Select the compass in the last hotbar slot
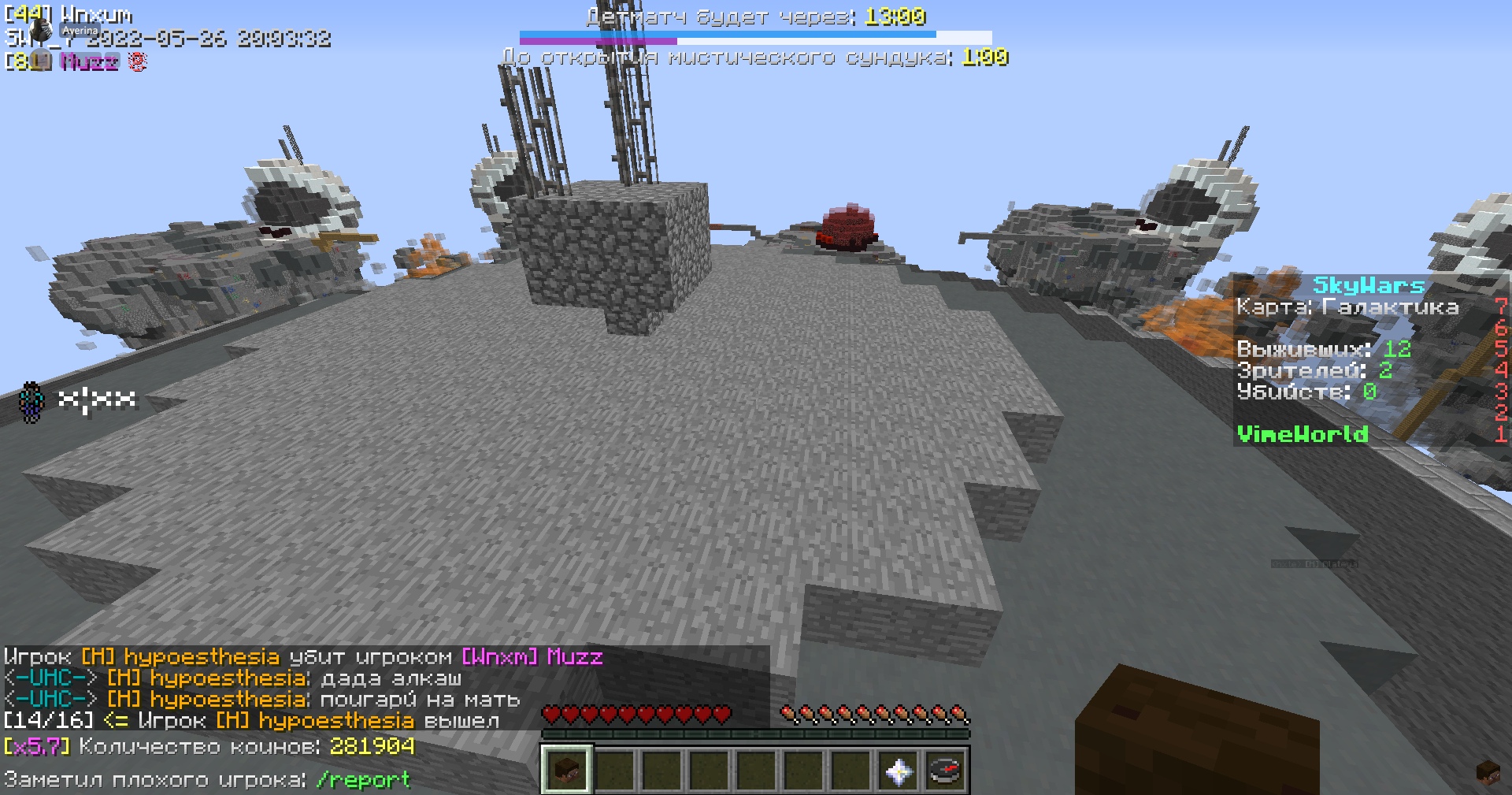Viewport: 1512px width, 795px height. point(947,772)
